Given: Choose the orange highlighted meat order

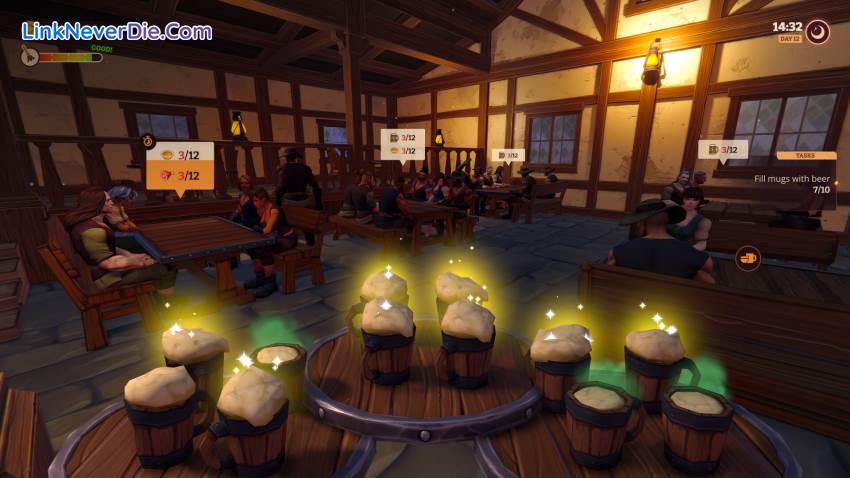Looking at the screenshot, I should pos(180,175).
